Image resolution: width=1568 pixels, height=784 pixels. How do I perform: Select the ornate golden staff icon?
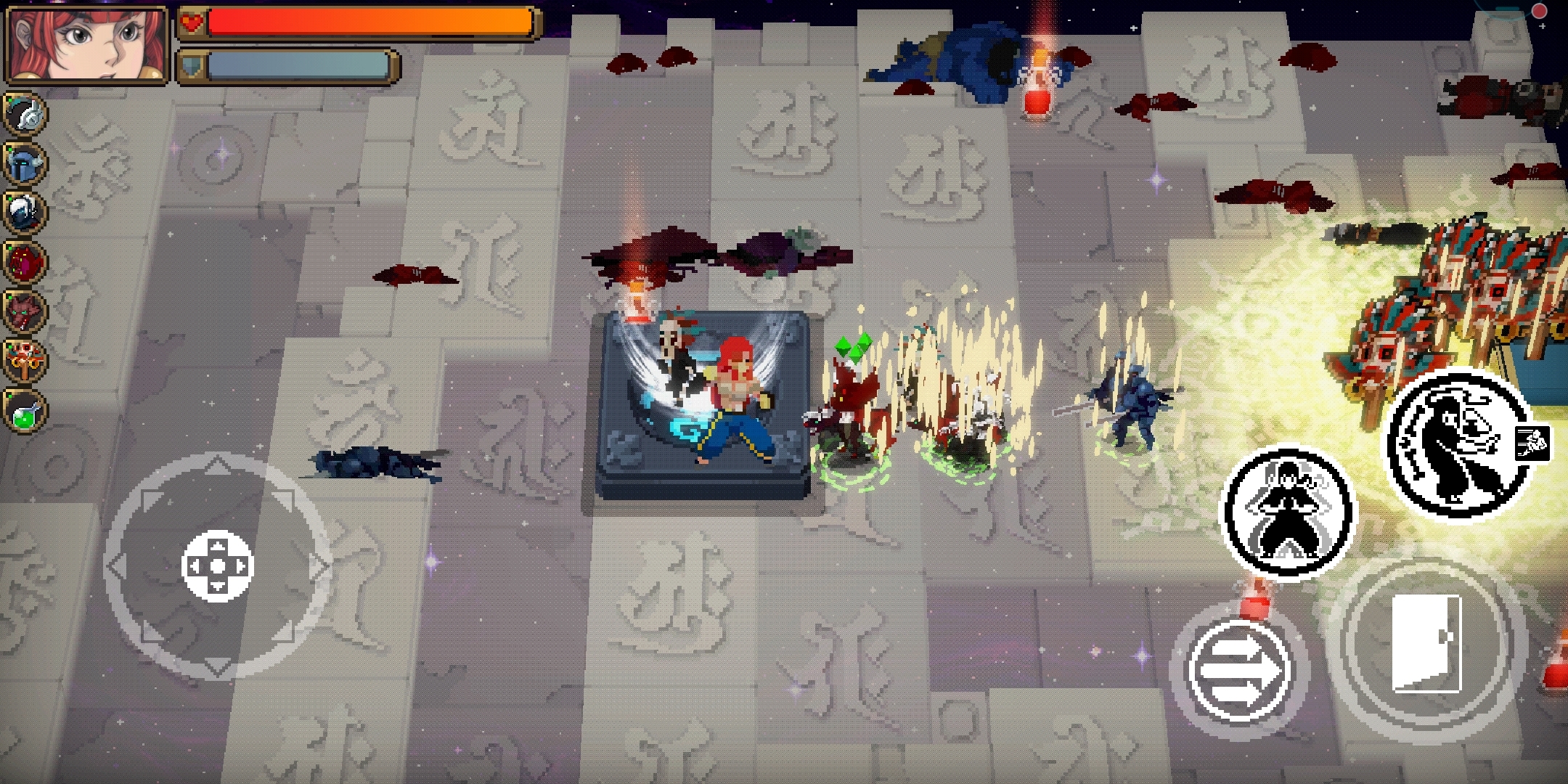[x=26, y=360]
